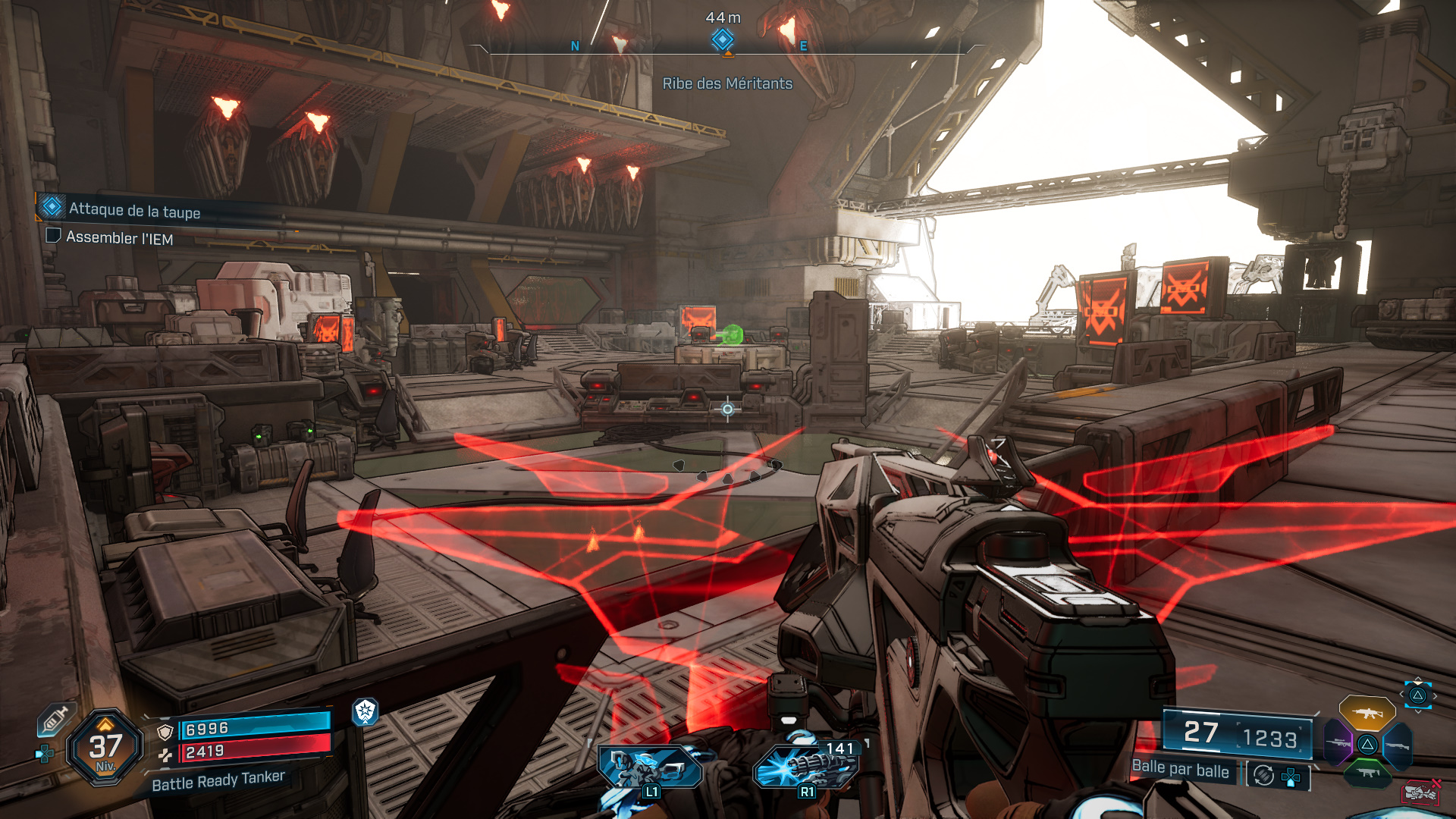Select the blue diamond waypoint on the compass
The image size is (1456, 819).
point(723,39)
